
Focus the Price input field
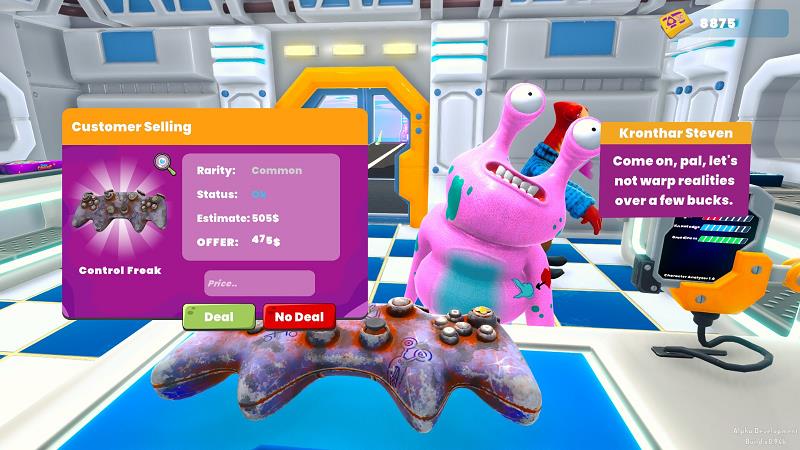[x=259, y=283]
